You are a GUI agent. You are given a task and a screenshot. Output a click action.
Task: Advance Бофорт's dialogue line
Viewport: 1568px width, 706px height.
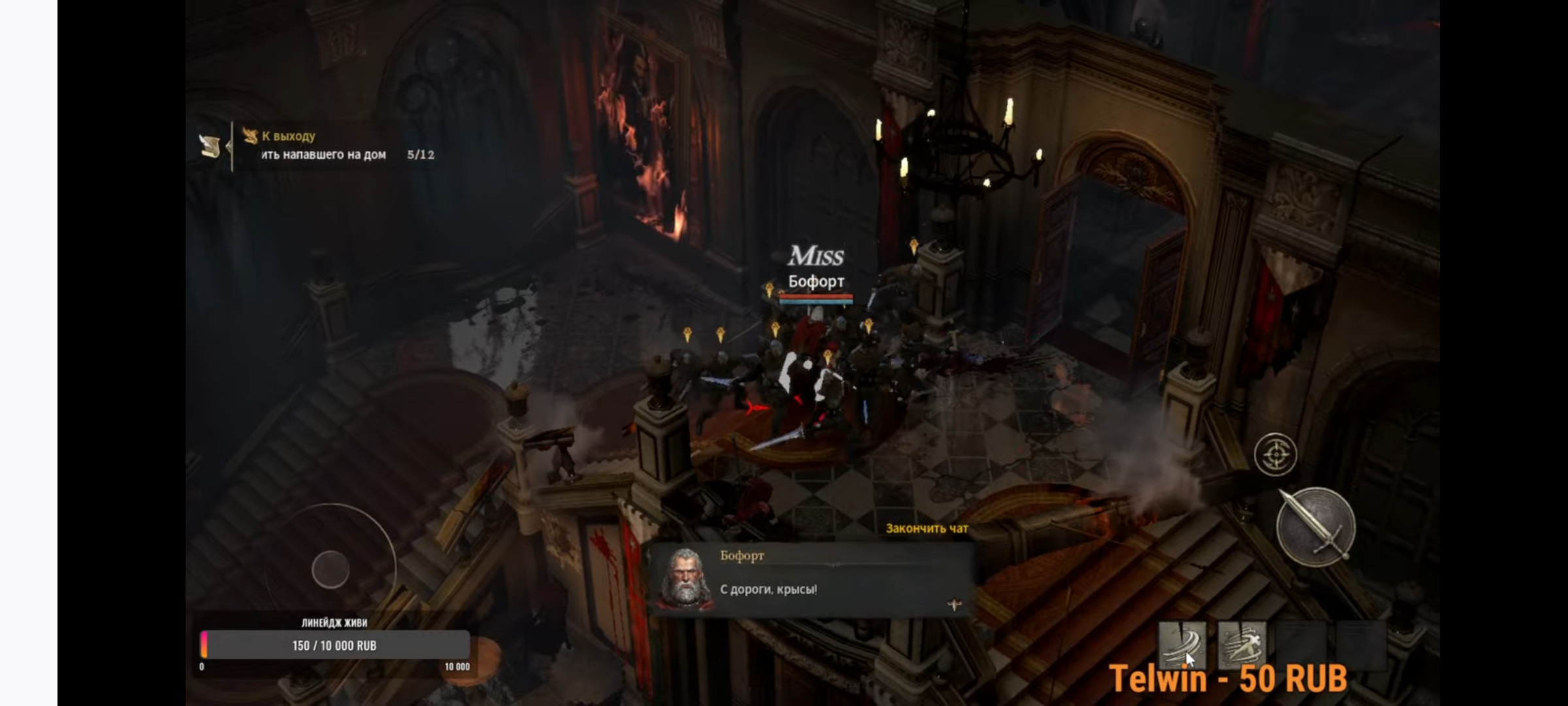pos(954,605)
